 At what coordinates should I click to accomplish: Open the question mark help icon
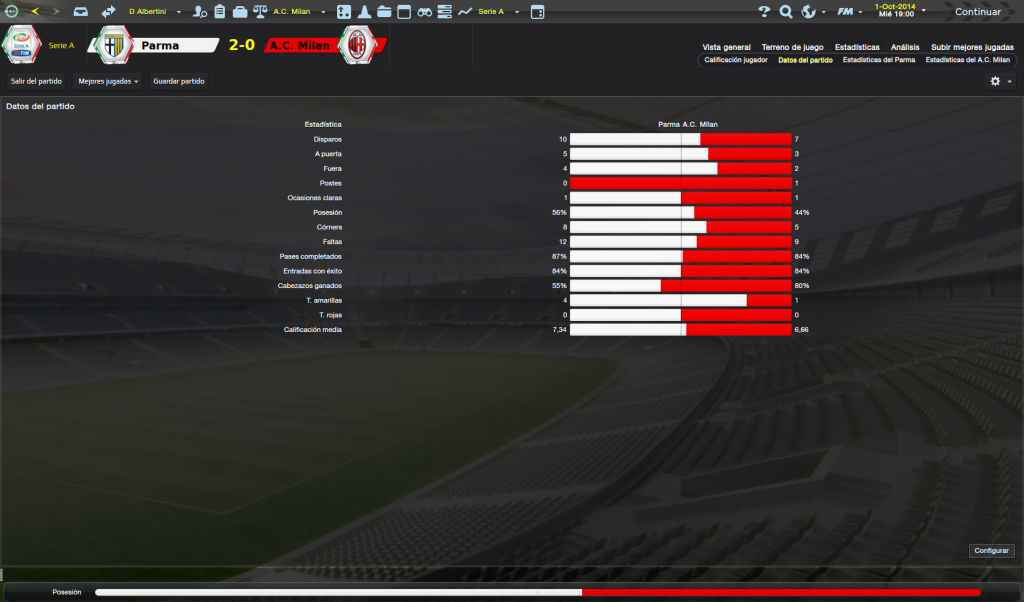764,12
